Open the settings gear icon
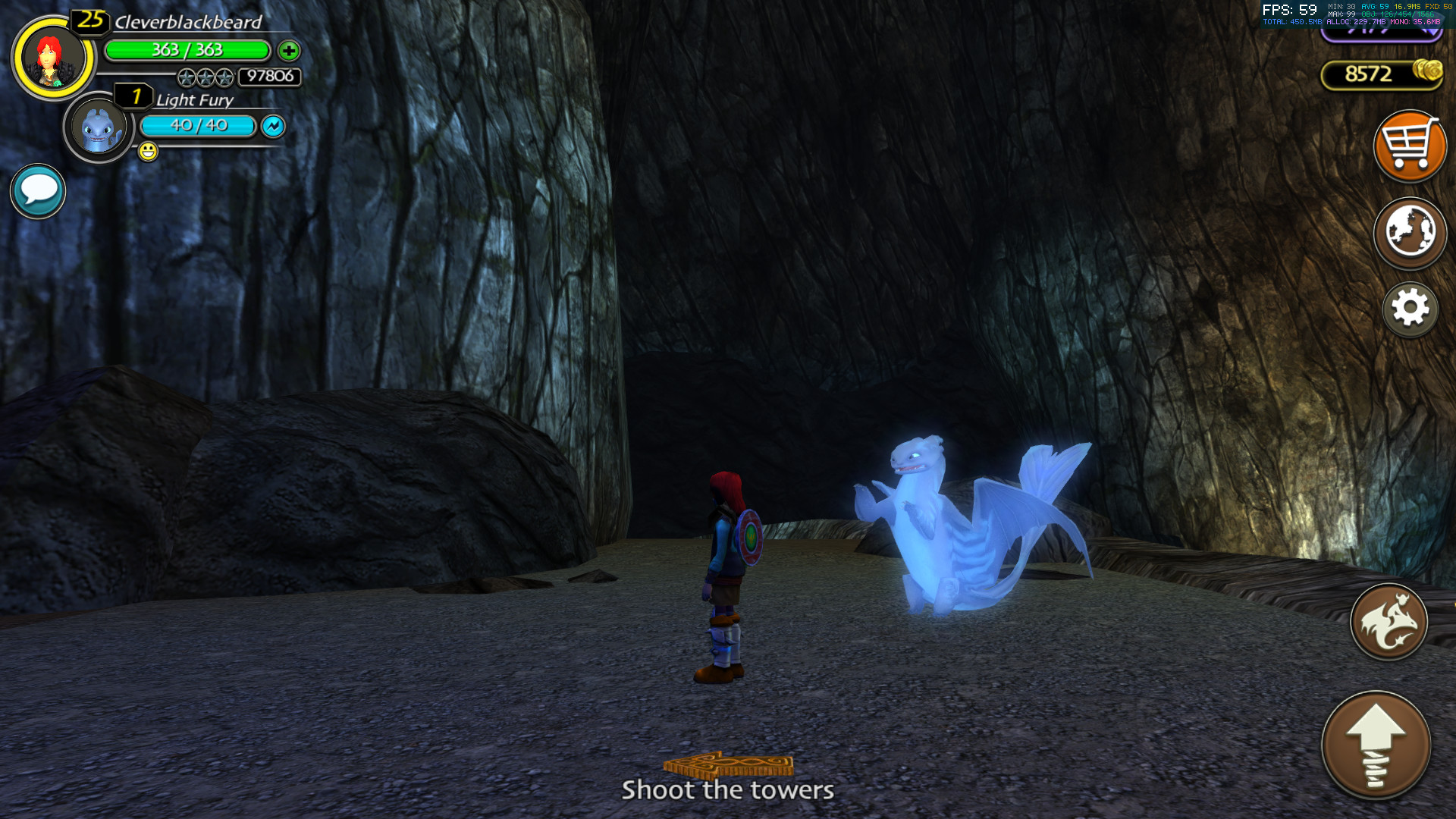The image size is (1456, 819). (1410, 309)
